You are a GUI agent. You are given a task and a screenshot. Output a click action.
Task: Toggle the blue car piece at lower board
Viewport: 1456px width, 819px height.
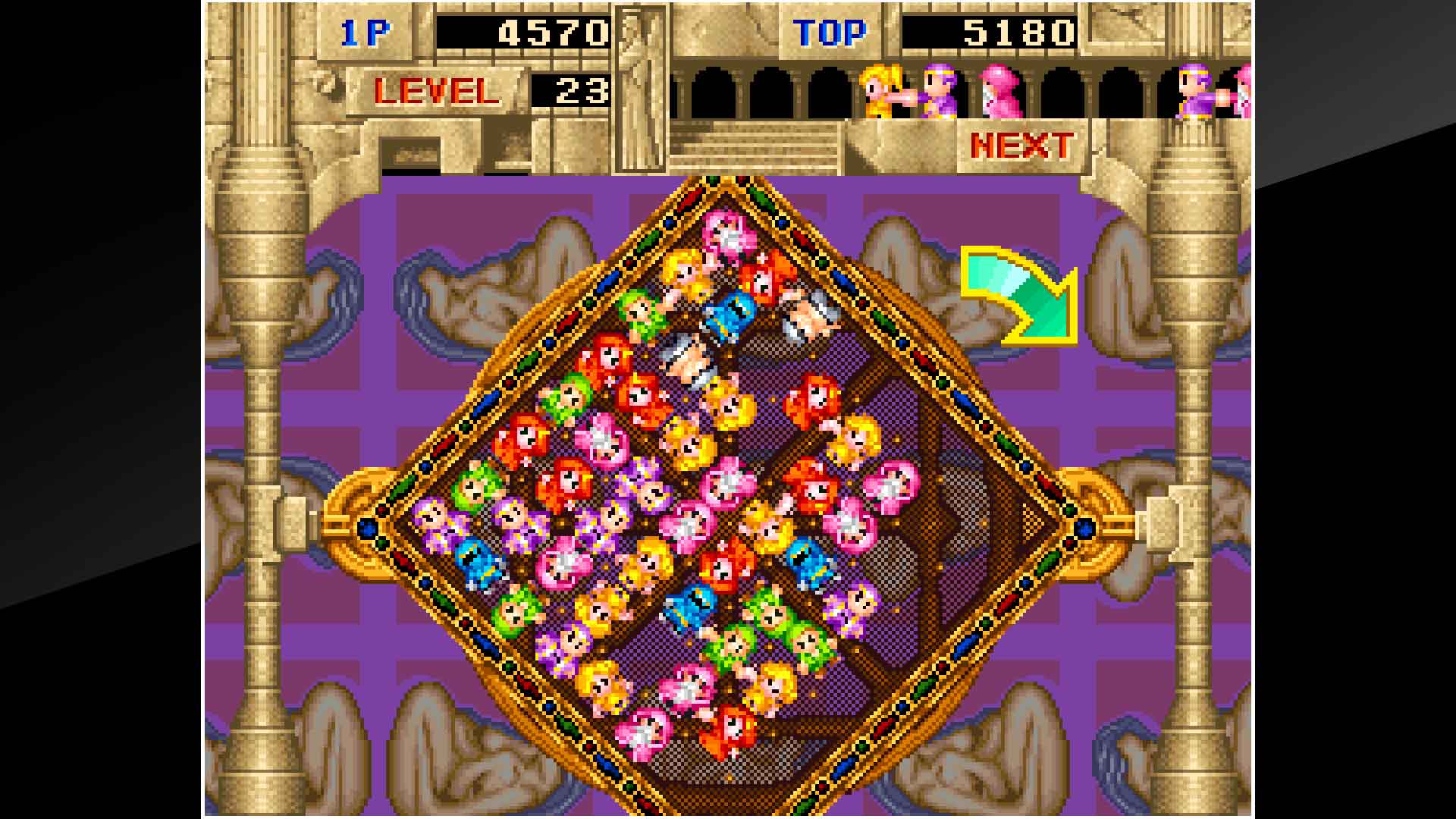pos(692,603)
